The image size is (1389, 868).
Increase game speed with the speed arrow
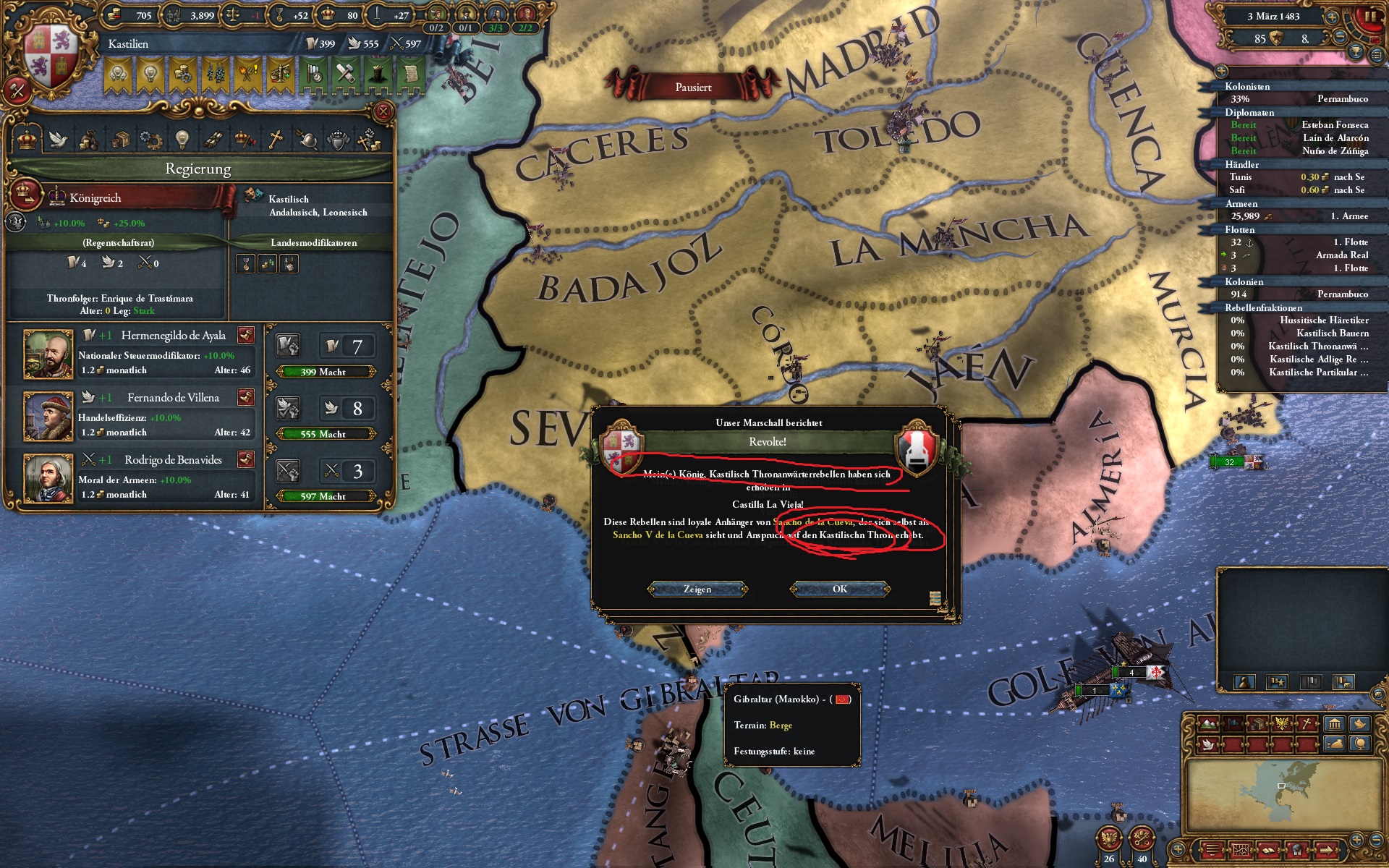[1332, 17]
